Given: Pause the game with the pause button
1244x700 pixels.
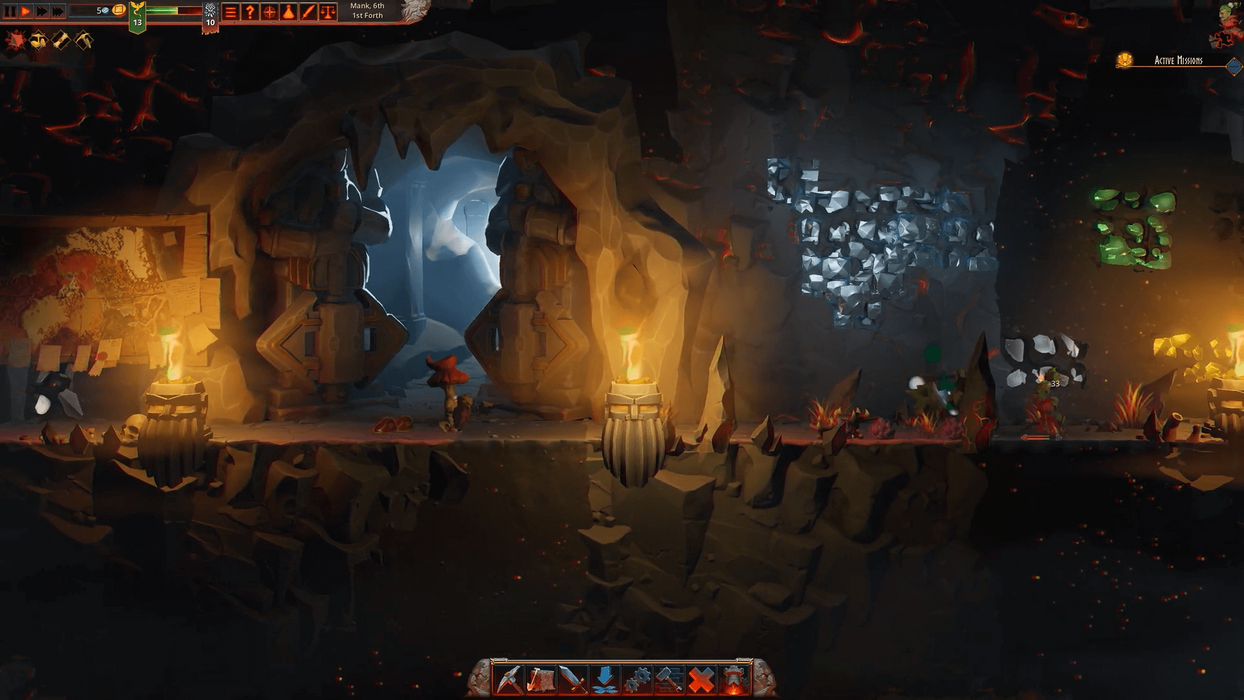Looking at the screenshot, I should pyautogui.click(x=10, y=11).
